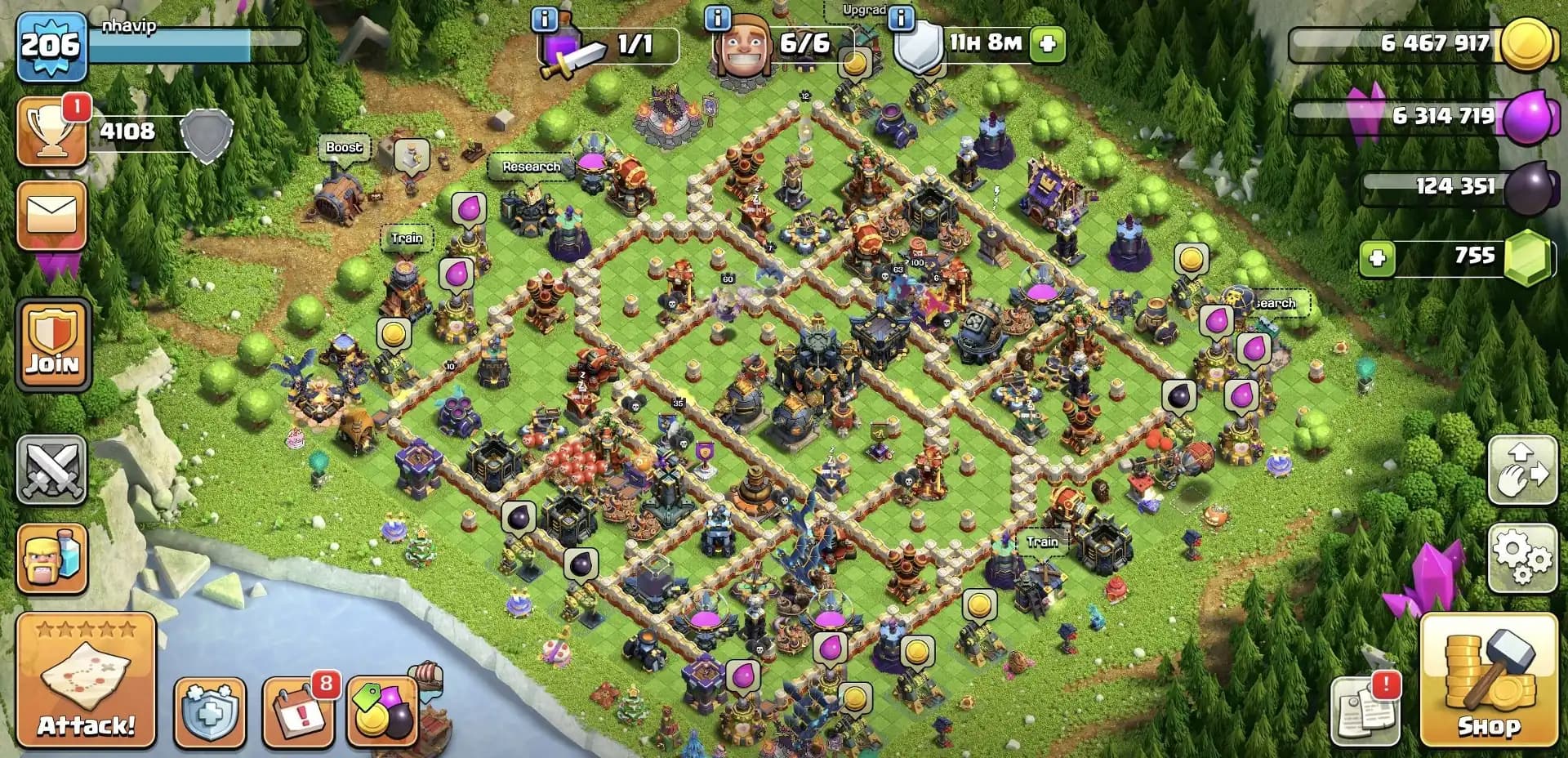Open the Boost label above the barracks

click(x=346, y=148)
